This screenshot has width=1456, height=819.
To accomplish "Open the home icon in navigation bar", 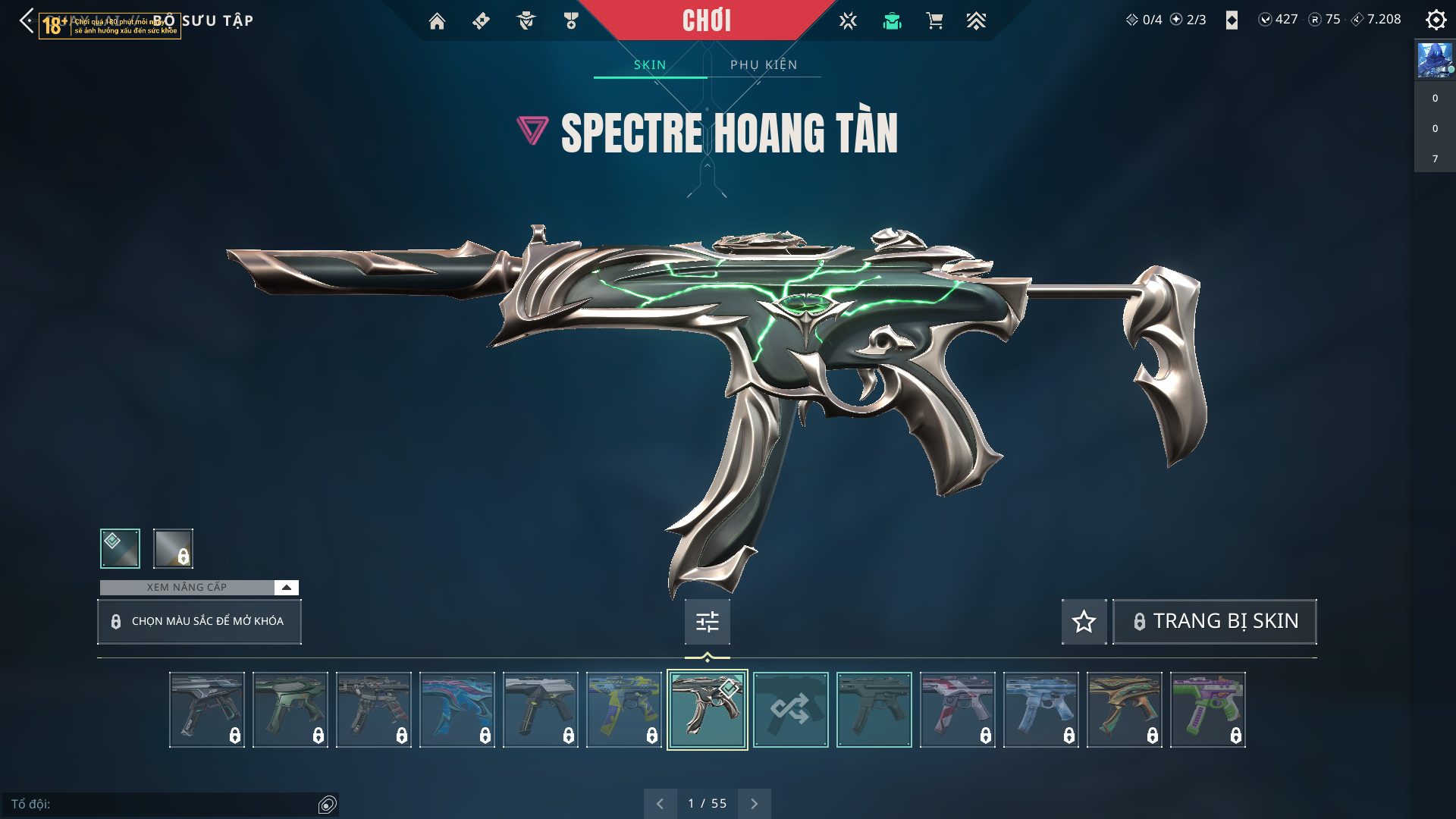I will pyautogui.click(x=437, y=21).
